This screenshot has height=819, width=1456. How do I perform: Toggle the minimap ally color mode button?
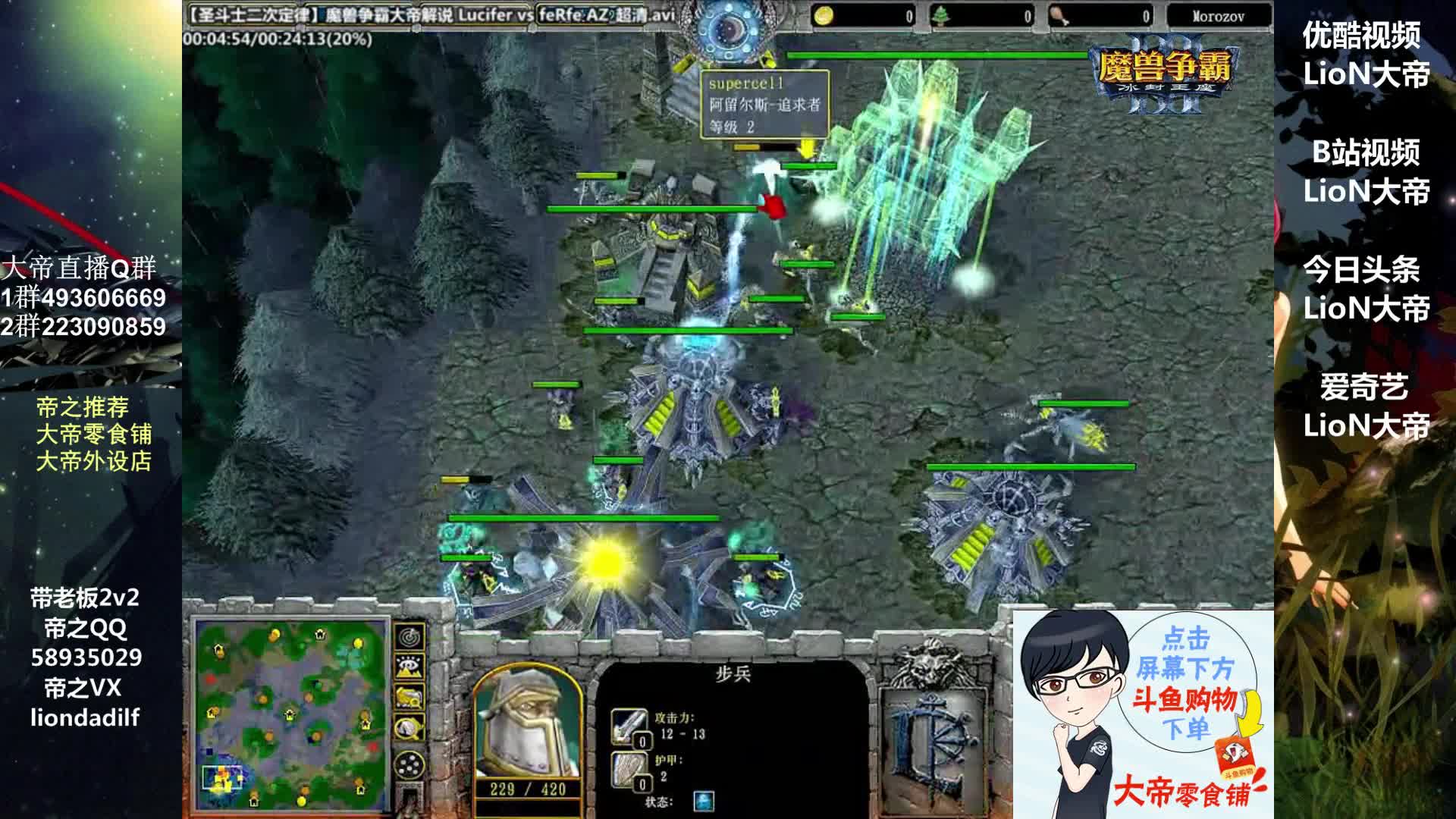(410, 698)
